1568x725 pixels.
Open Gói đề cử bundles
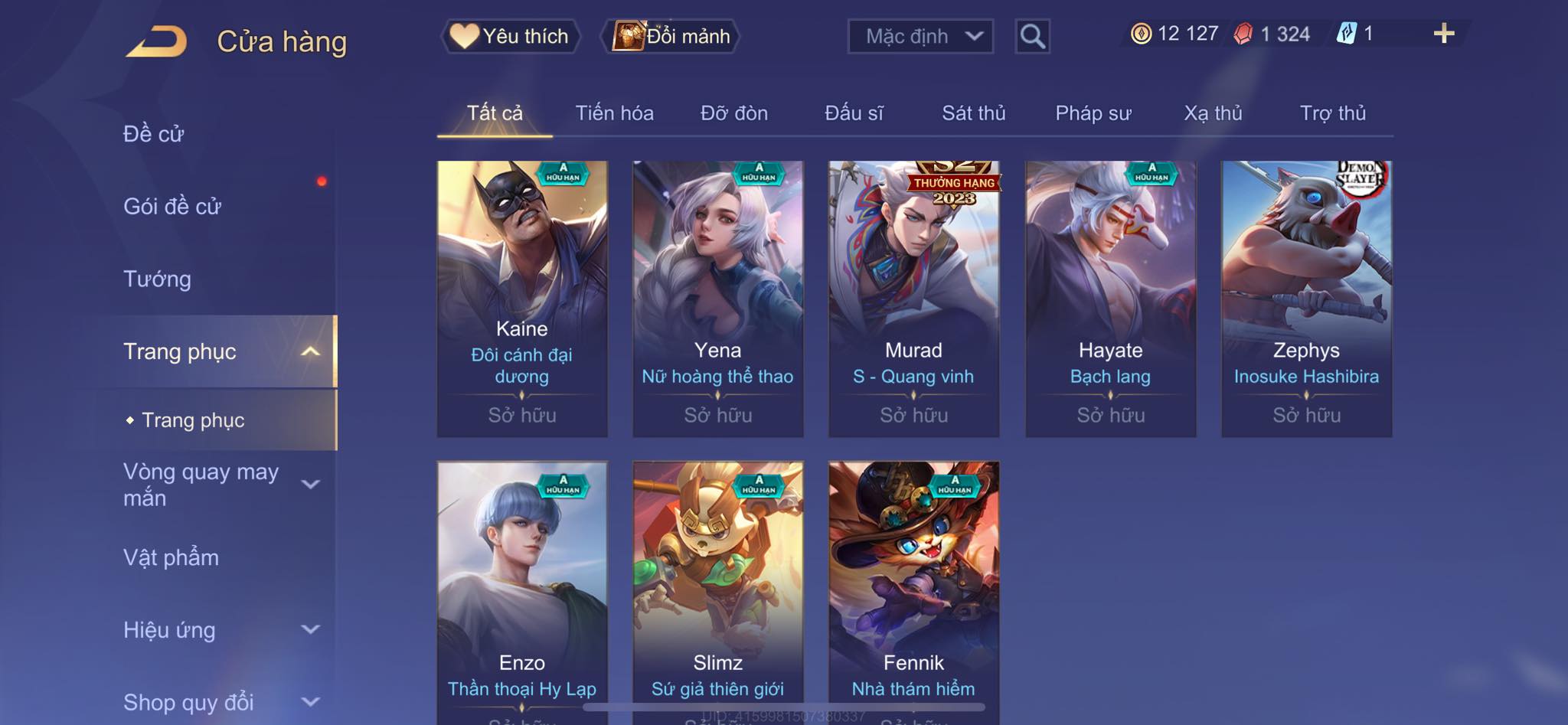(x=172, y=206)
